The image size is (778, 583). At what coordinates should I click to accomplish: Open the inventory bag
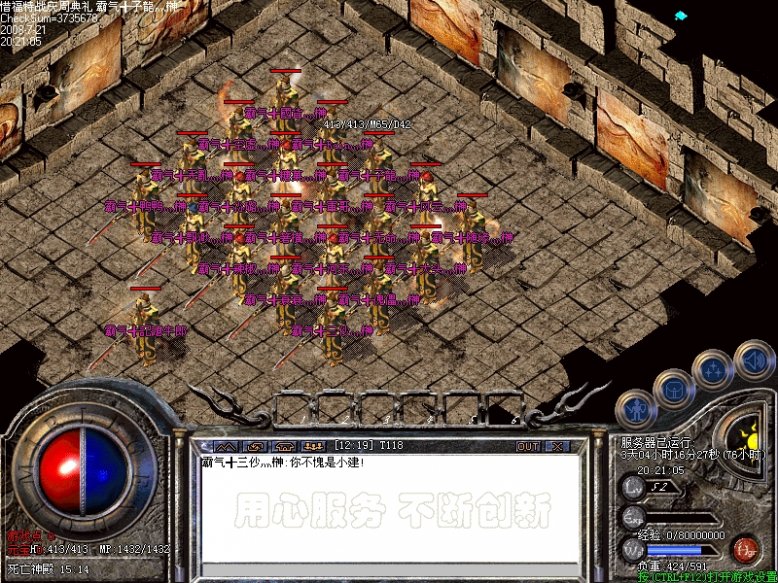(674, 387)
